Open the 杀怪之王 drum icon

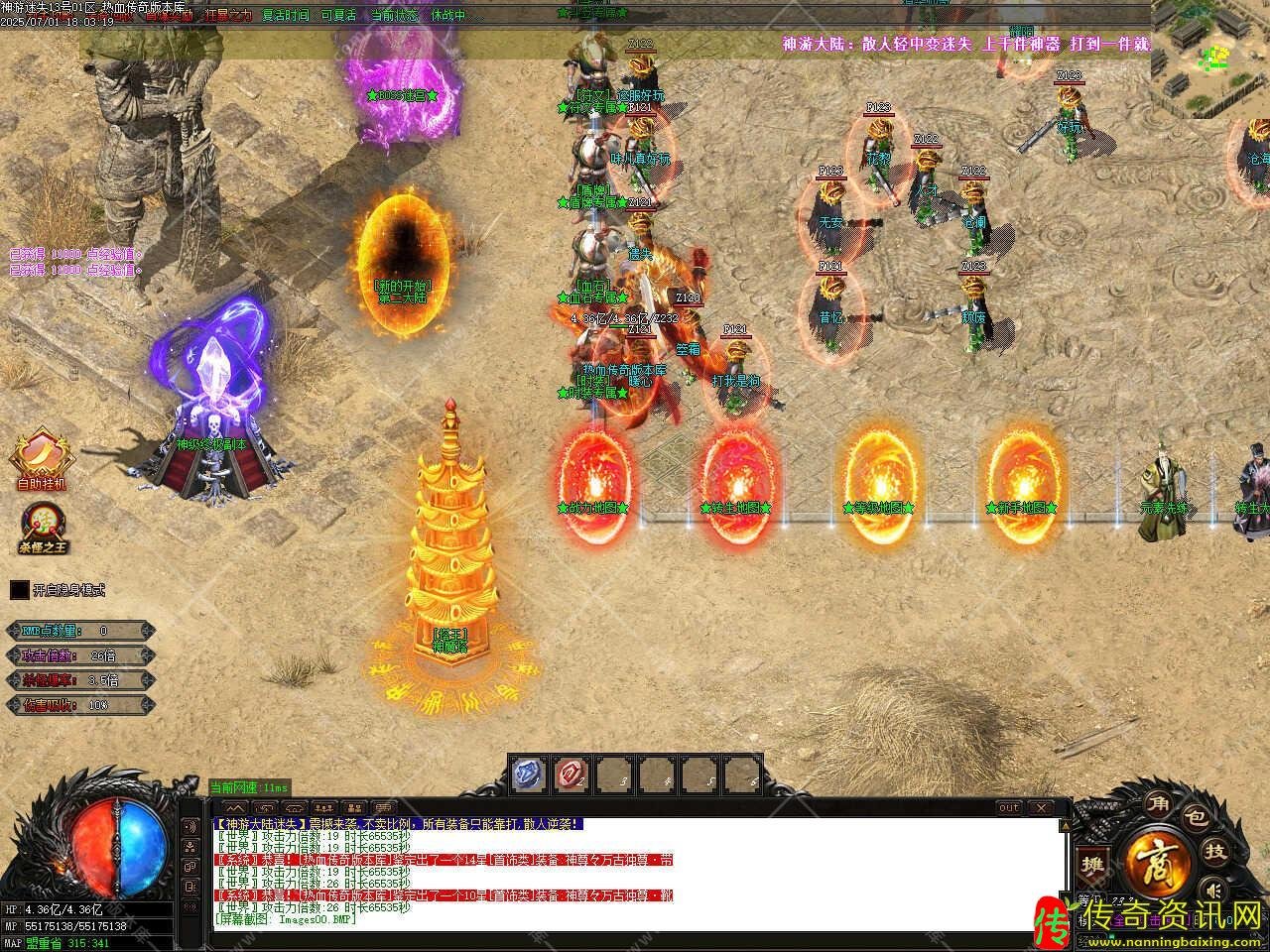(42, 521)
